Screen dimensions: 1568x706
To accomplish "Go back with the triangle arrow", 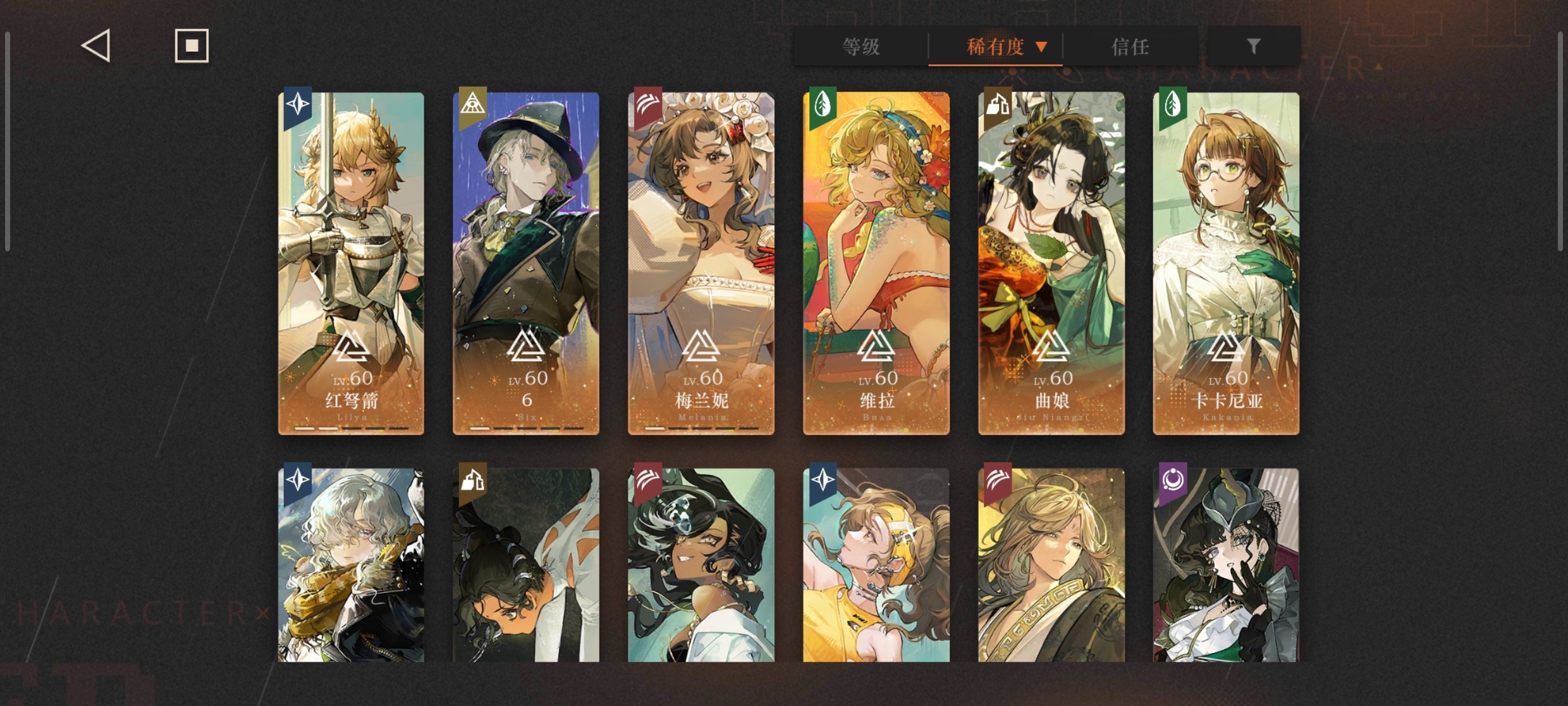I will 96,46.
